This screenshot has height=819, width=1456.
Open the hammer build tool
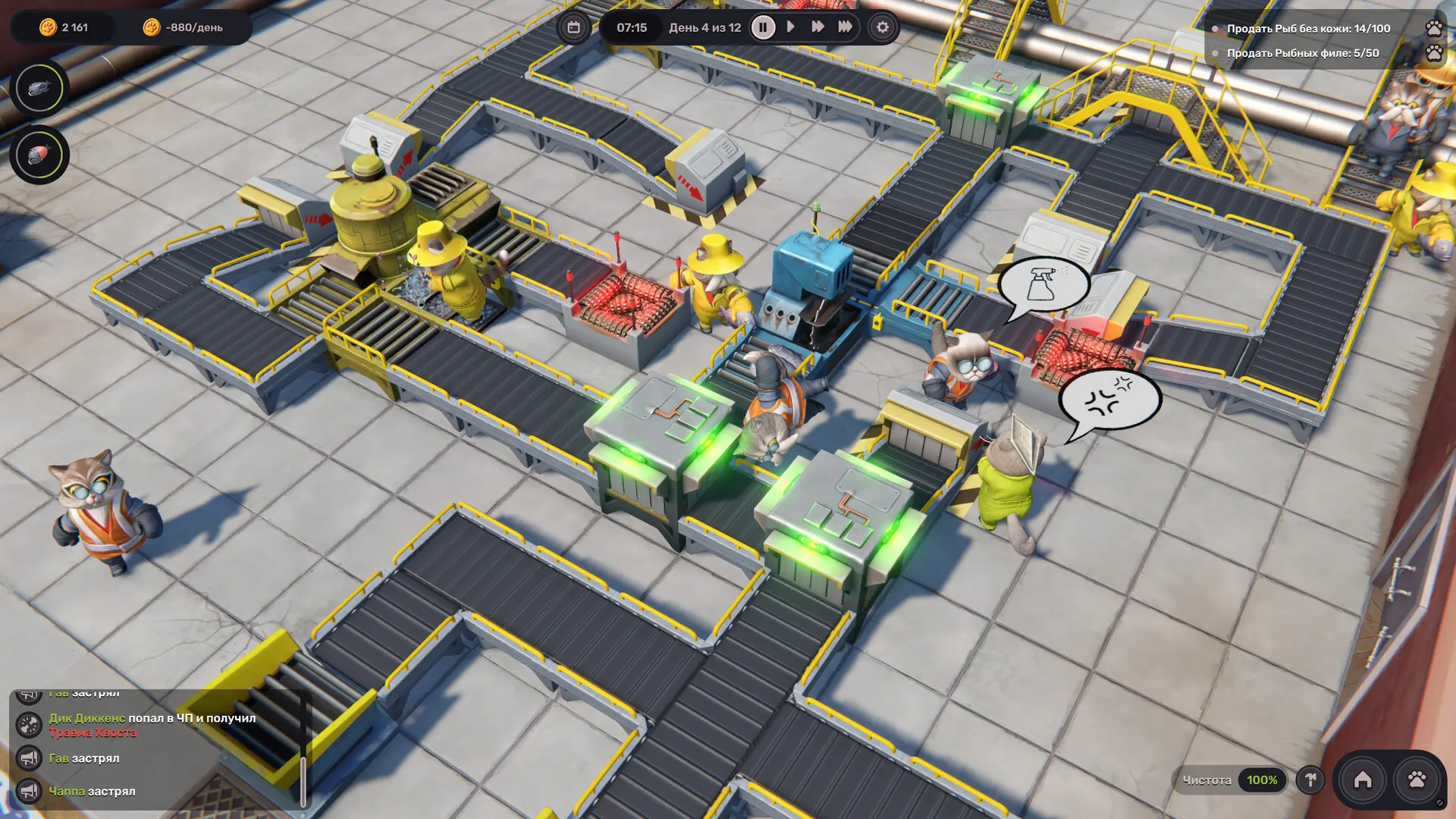1310,780
